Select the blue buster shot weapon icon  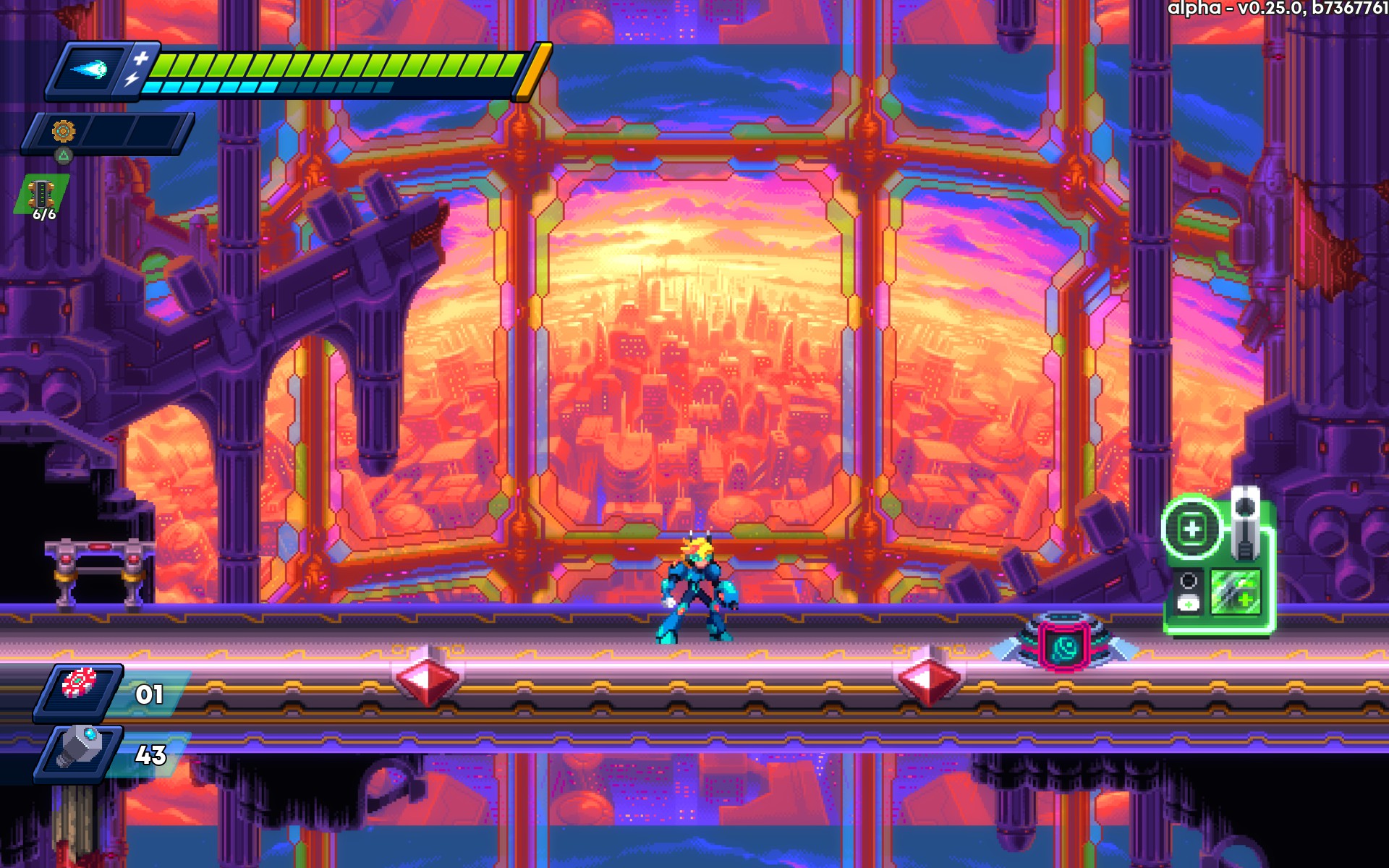pyautogui.click(x=90, y=69)
